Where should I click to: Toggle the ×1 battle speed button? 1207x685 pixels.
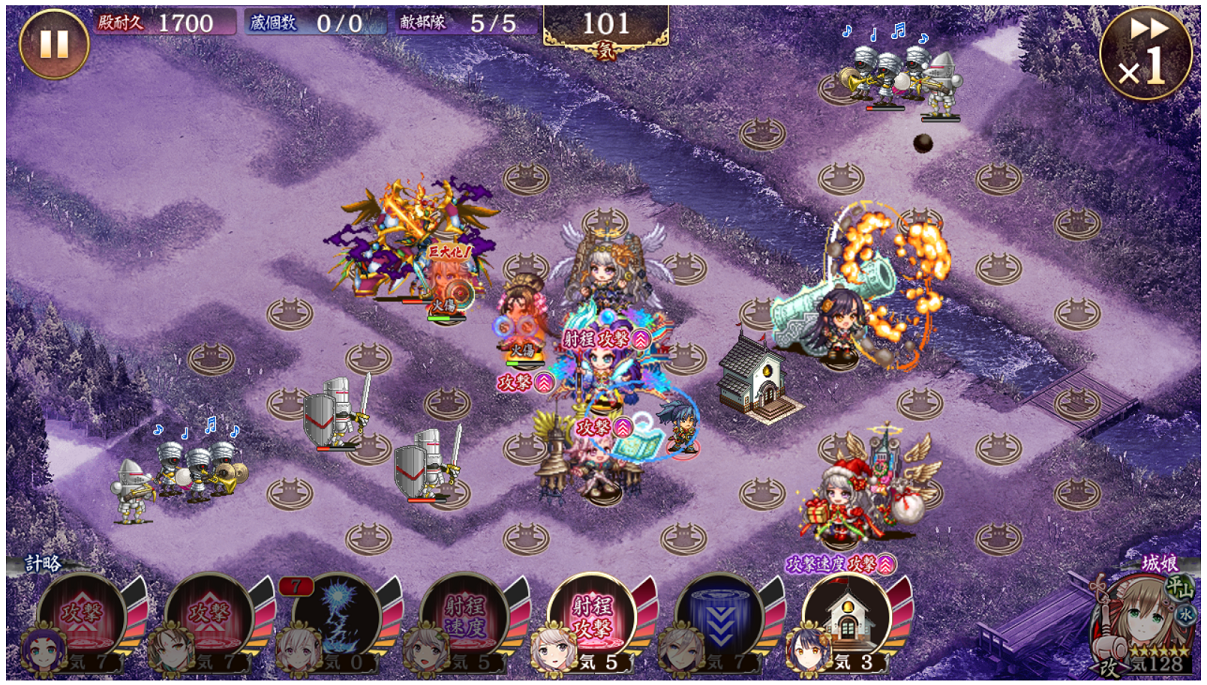[x=1145, y=53]
